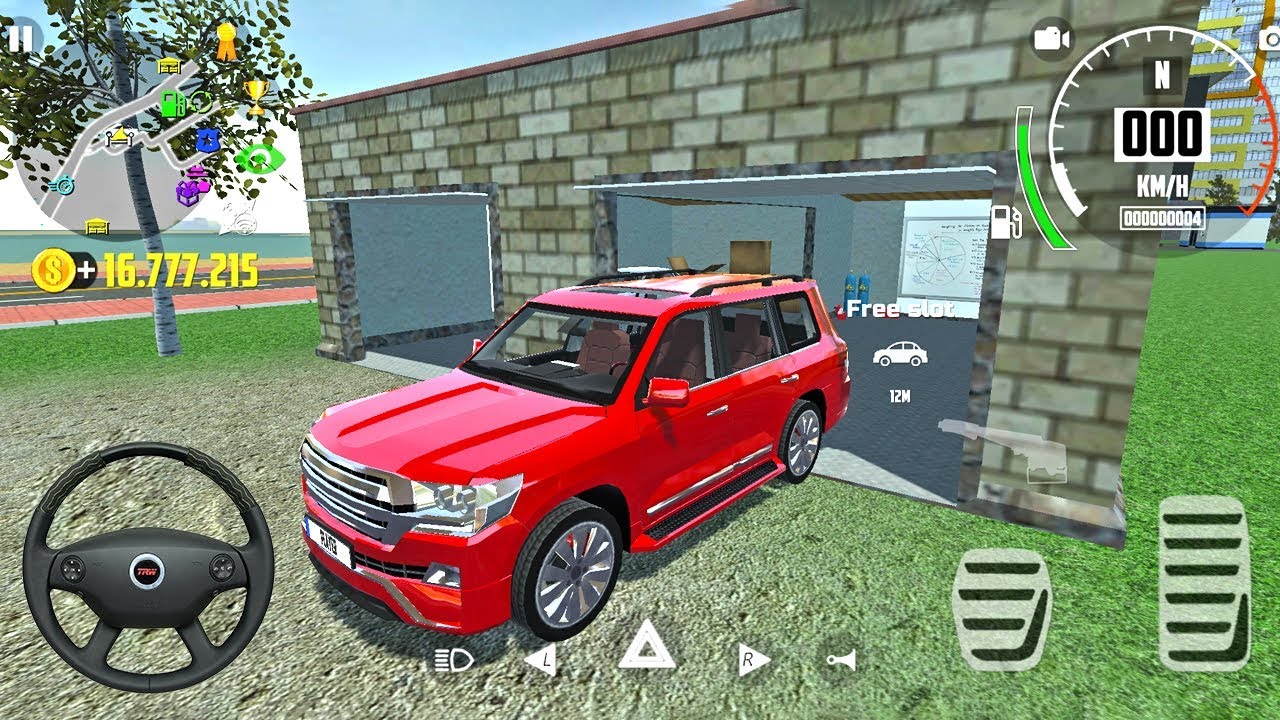
Task: Open the orange ribbon achievements icon
Action: pos(227,41)
